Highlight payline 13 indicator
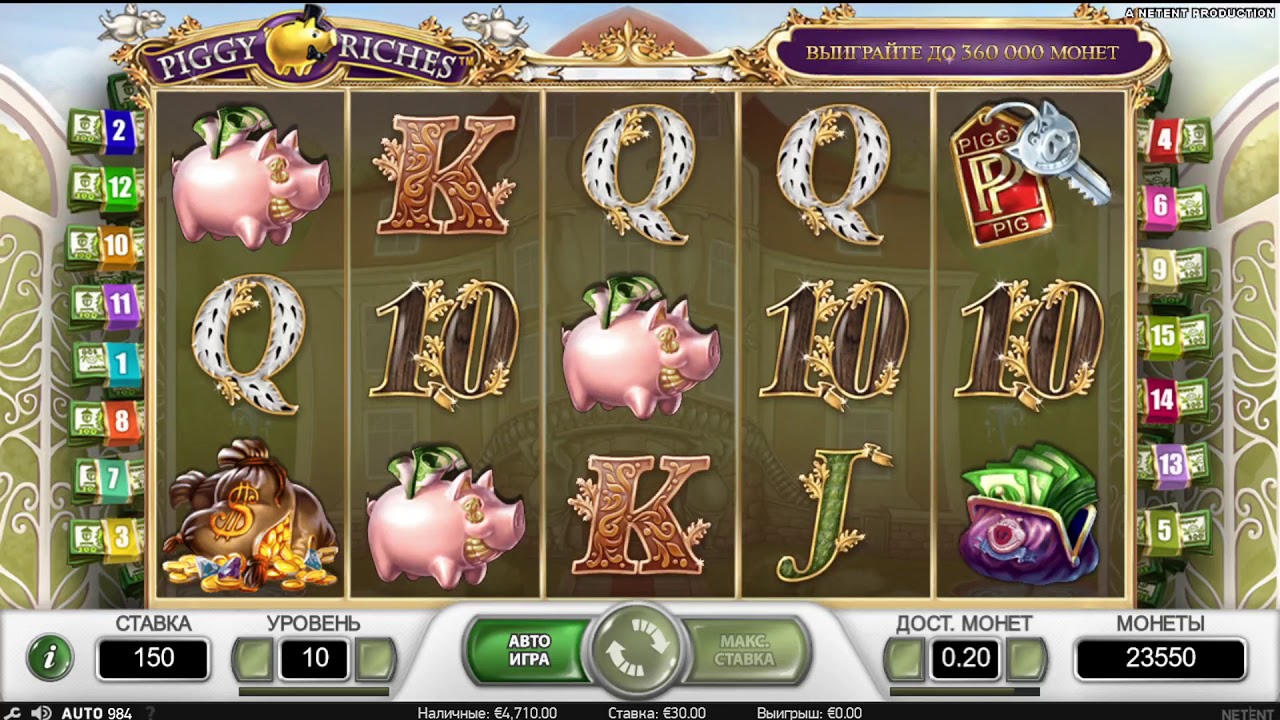This screenshot has width=1280, height=720. (x=1170, y=463)
